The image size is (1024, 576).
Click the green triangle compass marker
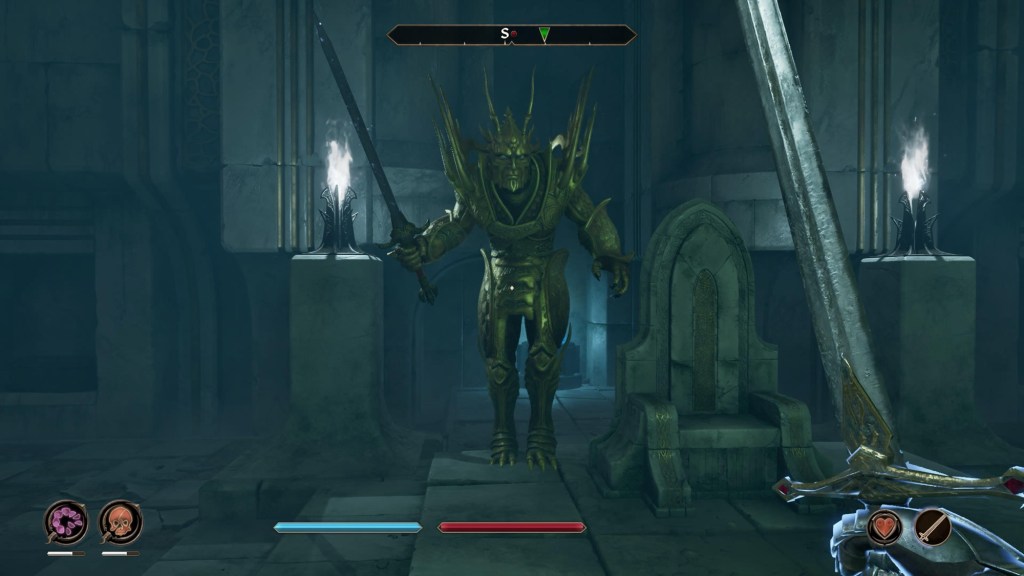pos(544,35)
